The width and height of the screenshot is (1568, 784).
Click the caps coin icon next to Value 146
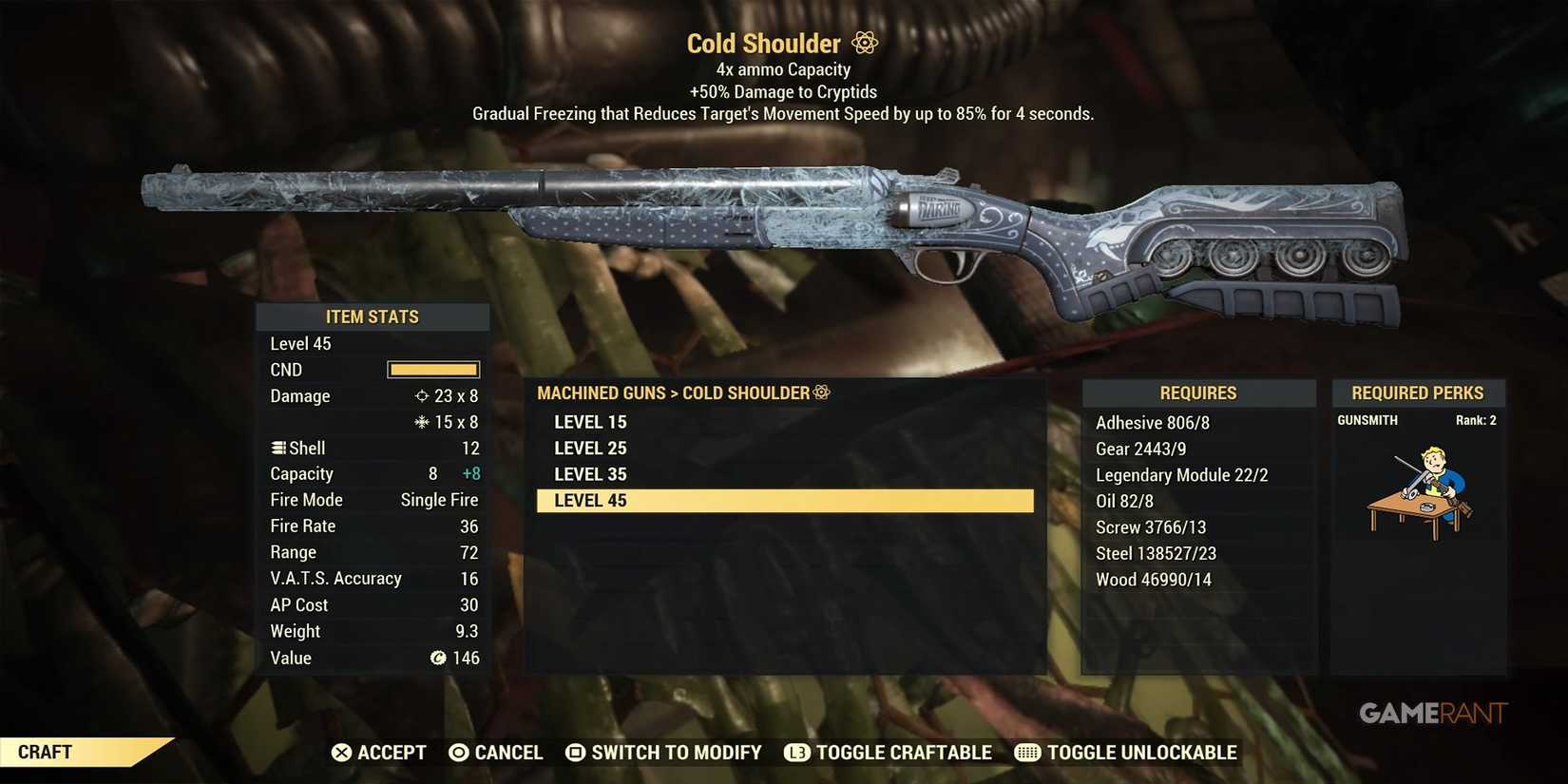pos(437,658)
